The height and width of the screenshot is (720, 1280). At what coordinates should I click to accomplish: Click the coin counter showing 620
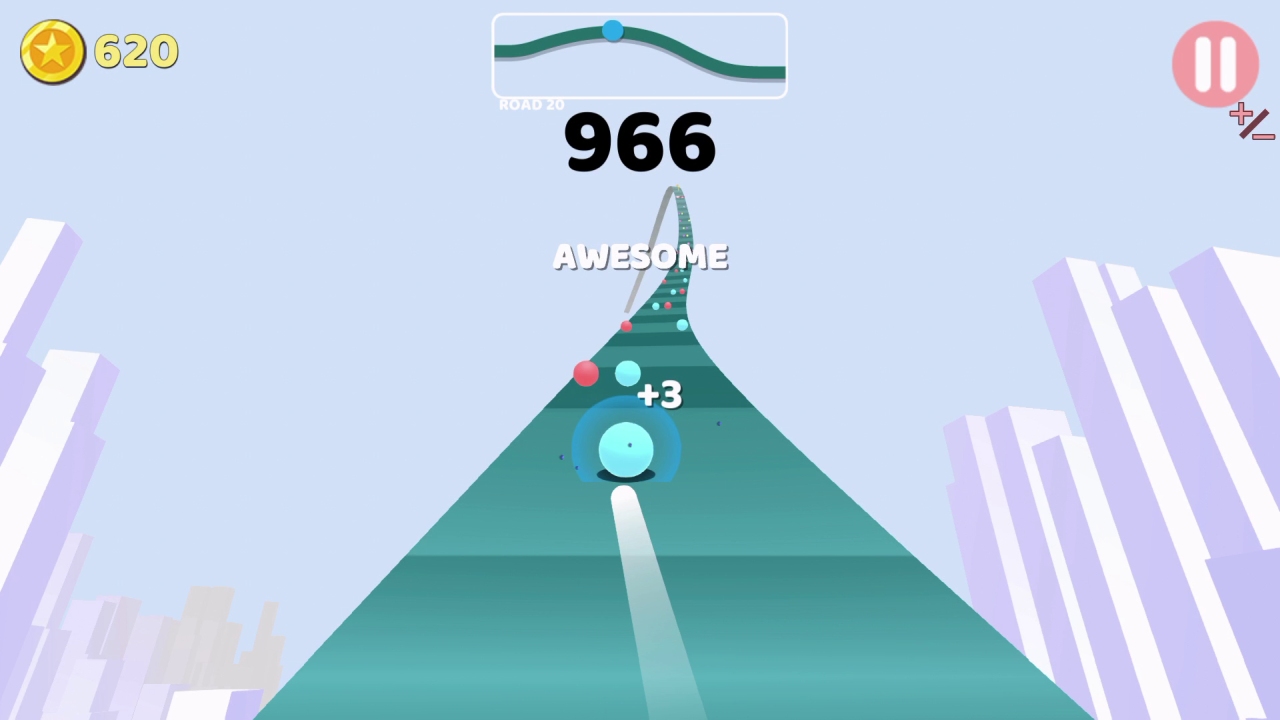pos(136,51)
